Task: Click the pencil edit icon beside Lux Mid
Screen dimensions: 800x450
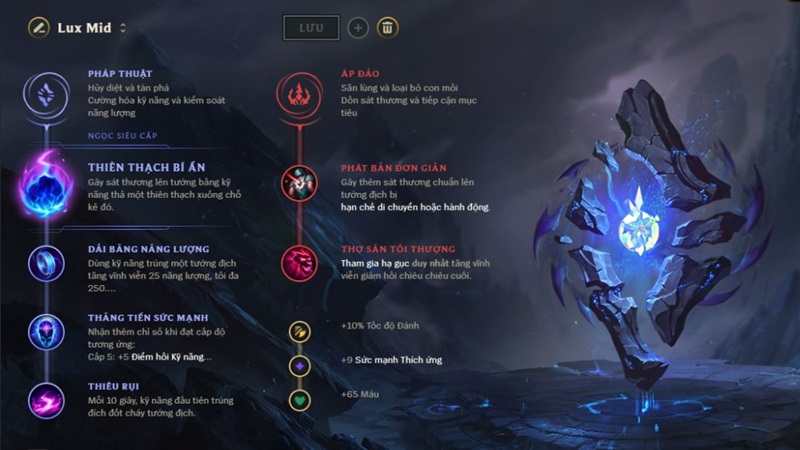Action: [39, 27]
